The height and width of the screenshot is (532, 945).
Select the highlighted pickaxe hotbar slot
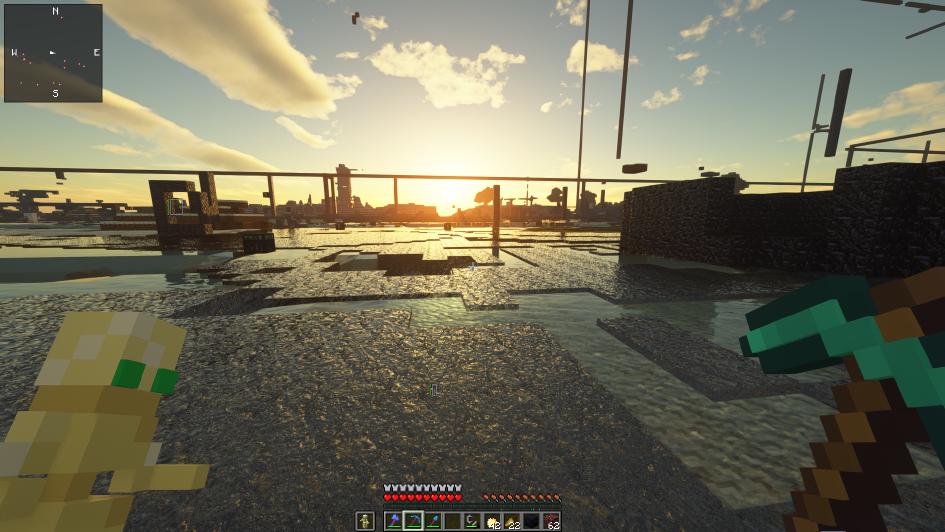pyautogui.click(x=413, y=521)
